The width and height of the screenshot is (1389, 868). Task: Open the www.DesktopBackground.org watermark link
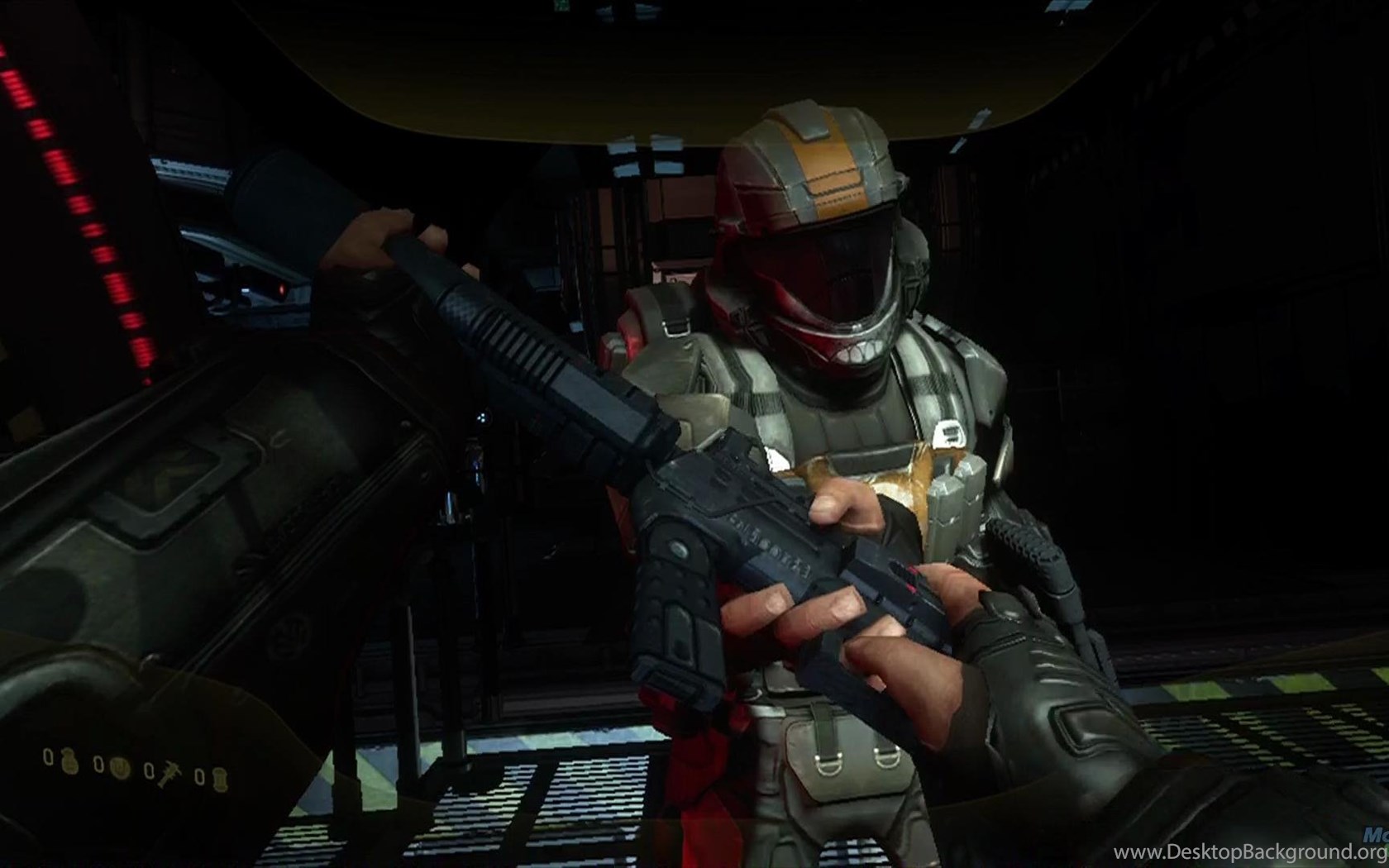[1275, 851]
